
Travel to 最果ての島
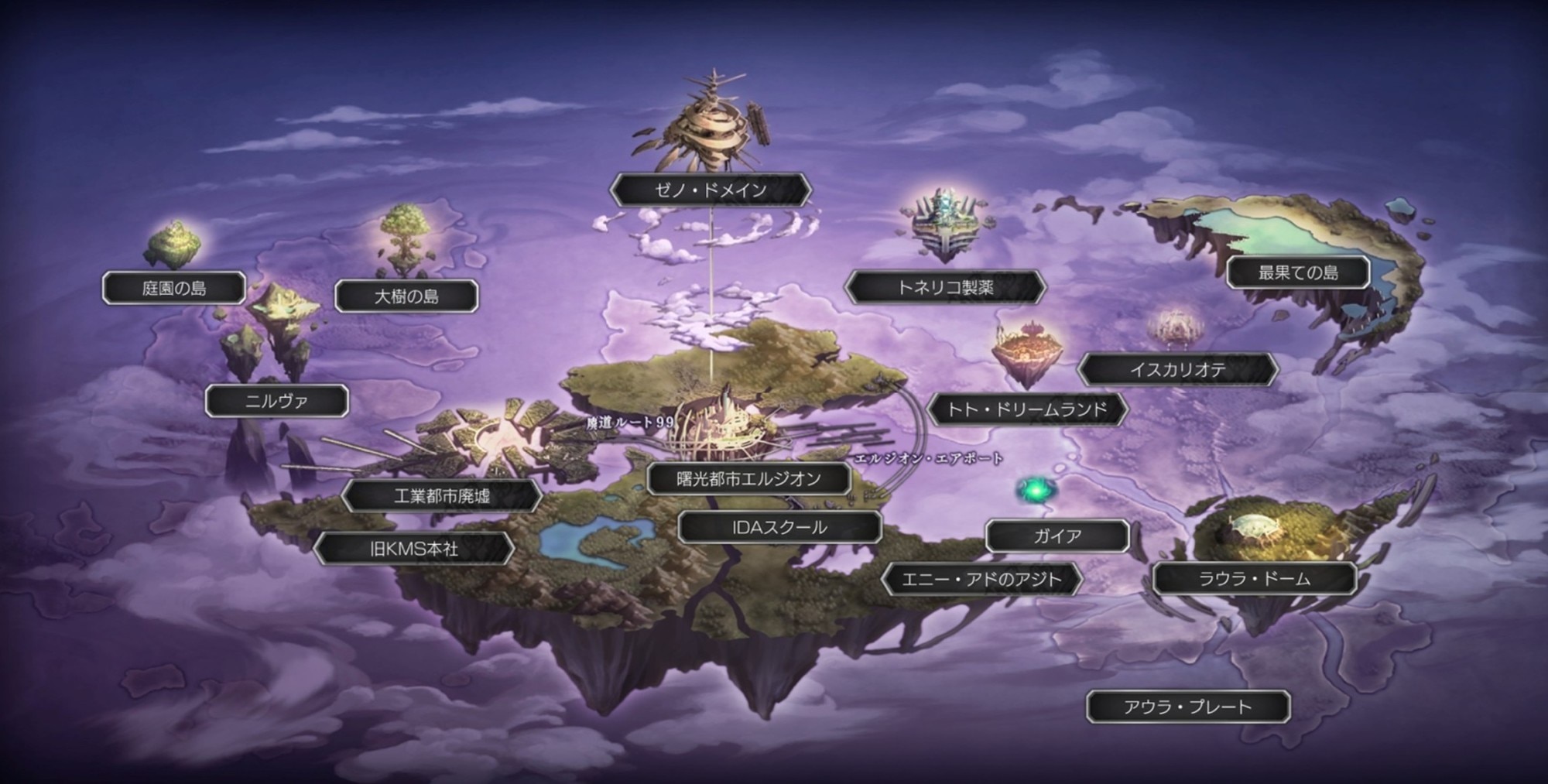(1298, 272)
